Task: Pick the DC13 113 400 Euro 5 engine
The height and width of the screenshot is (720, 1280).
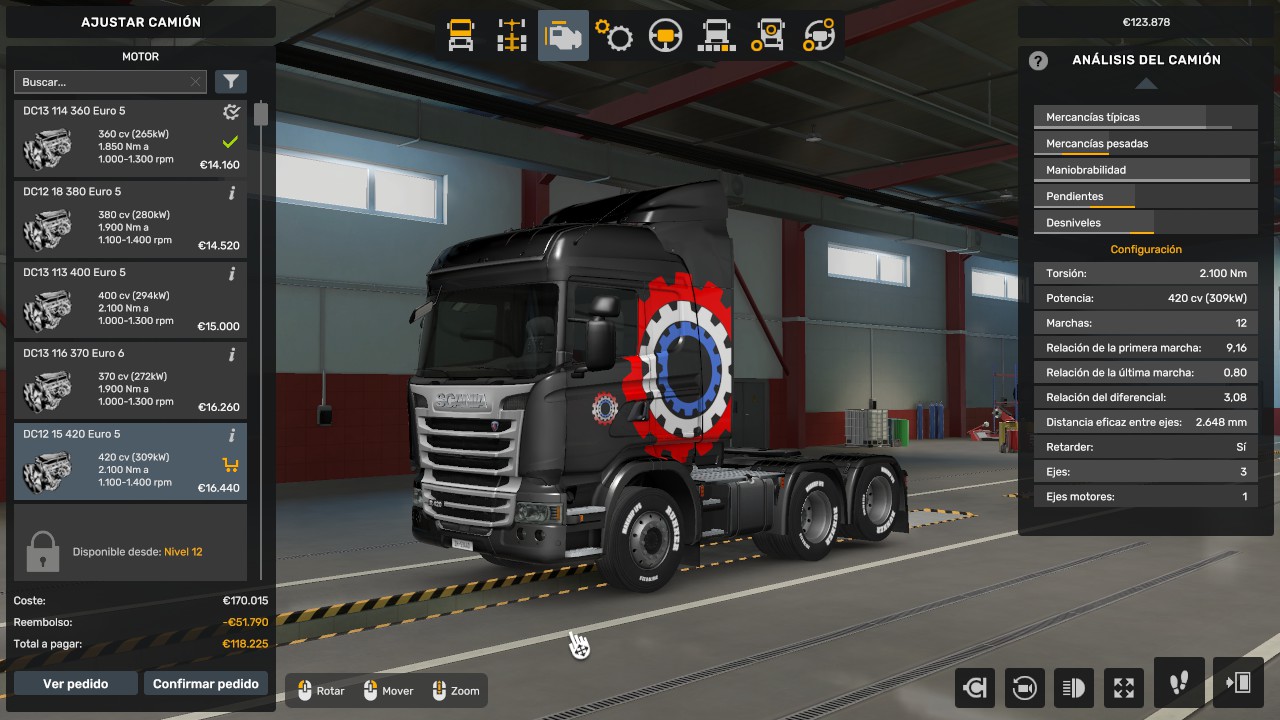Action: (x=130, y=300)
